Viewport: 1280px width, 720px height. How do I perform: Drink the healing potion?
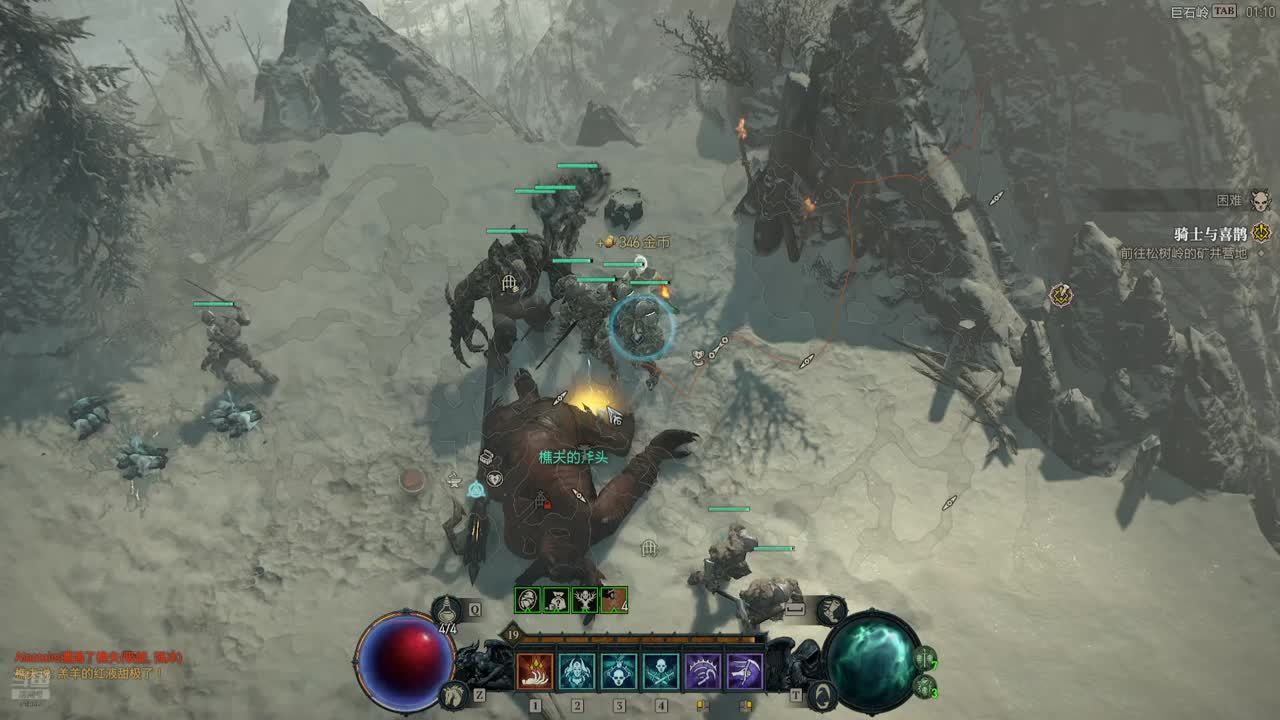pos(447,608)
